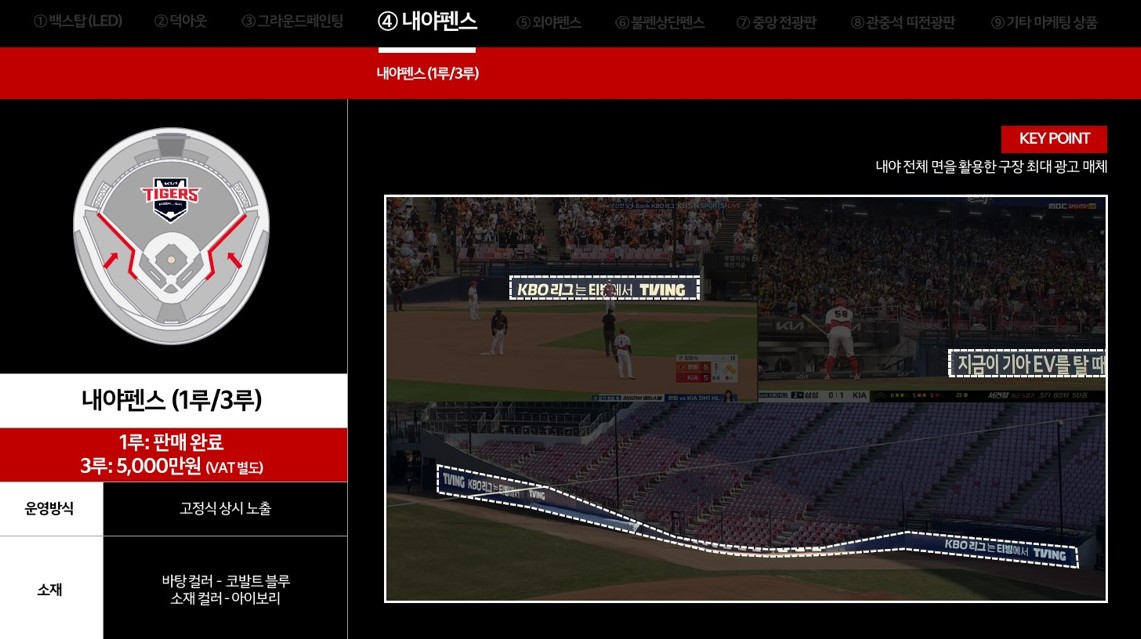Show the ⑥ 불펜상단펜스 tab

pyautogui.click(x=660, y=22)
